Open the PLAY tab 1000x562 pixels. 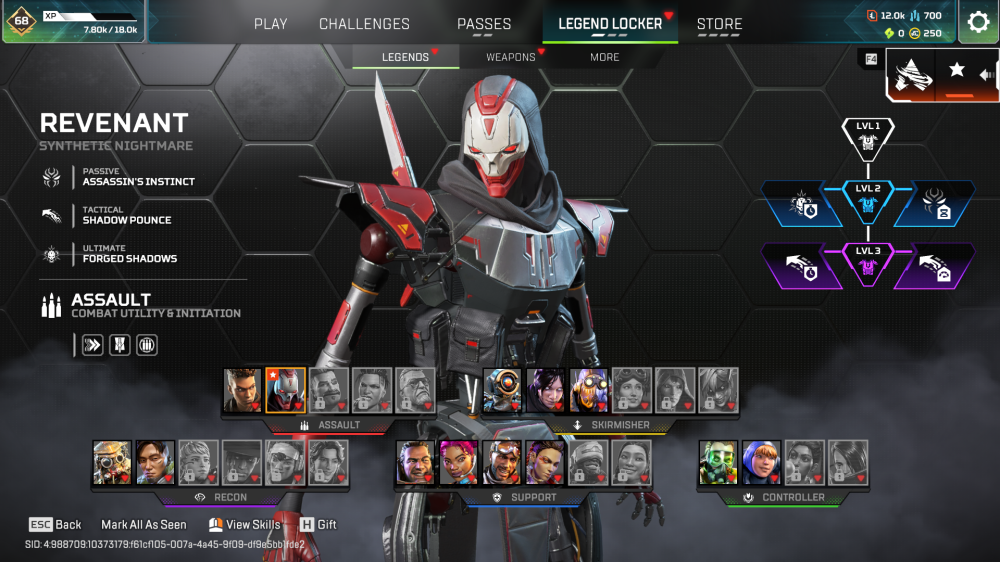(x=270, y=24)
